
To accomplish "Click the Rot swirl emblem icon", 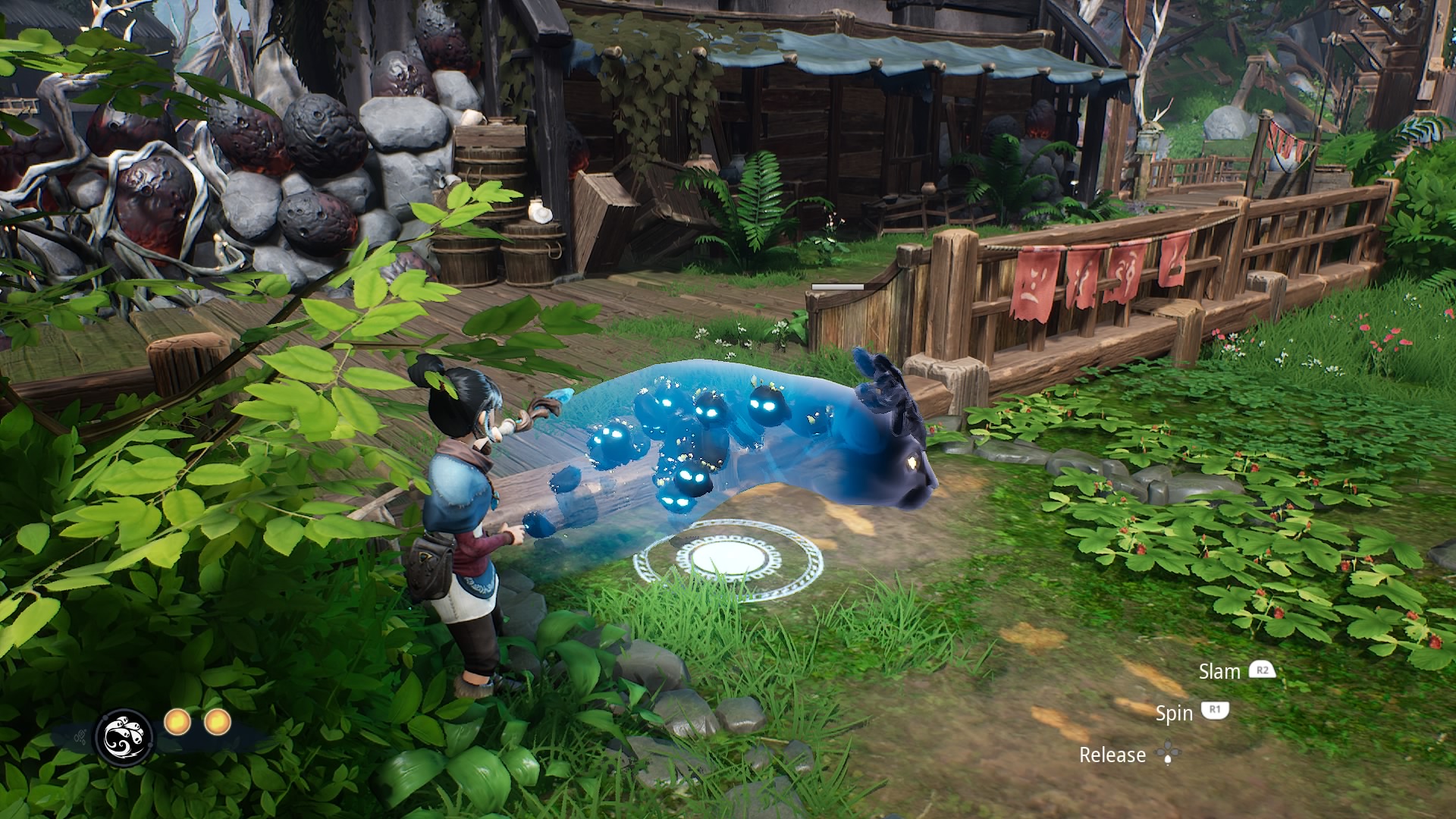I will click(124, 736).
